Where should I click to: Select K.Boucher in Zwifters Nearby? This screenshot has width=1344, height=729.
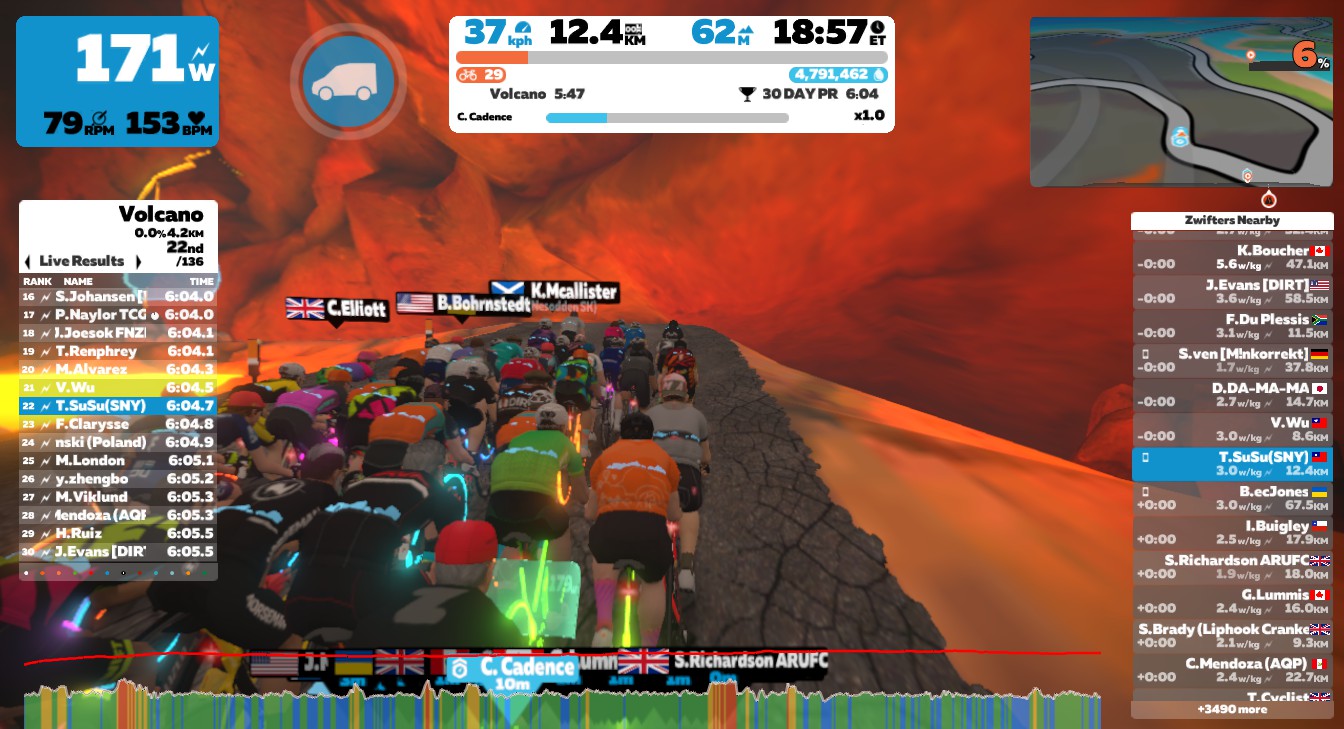point(1232,257)
